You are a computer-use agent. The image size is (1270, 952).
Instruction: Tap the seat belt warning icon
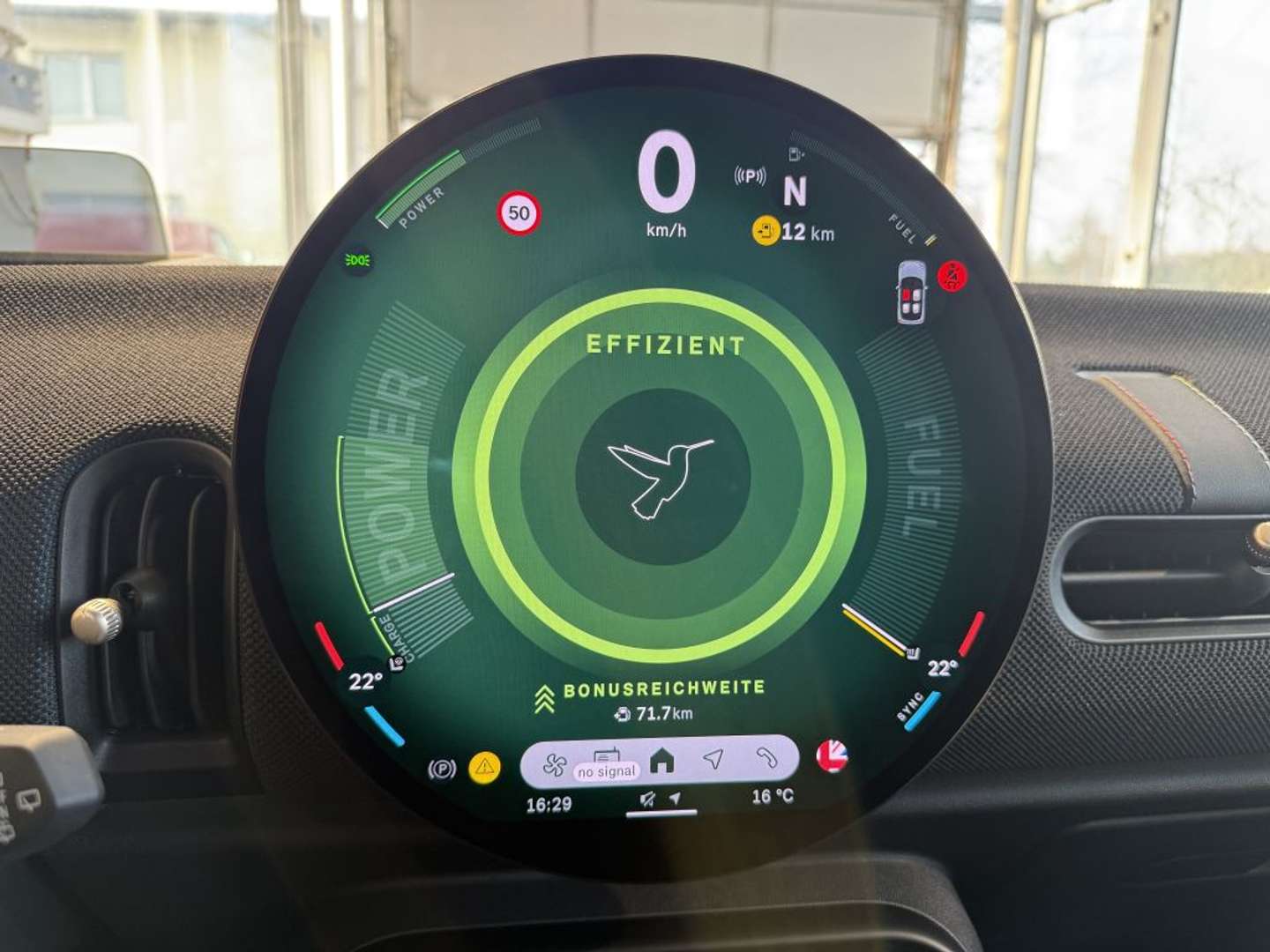[952, 276]
